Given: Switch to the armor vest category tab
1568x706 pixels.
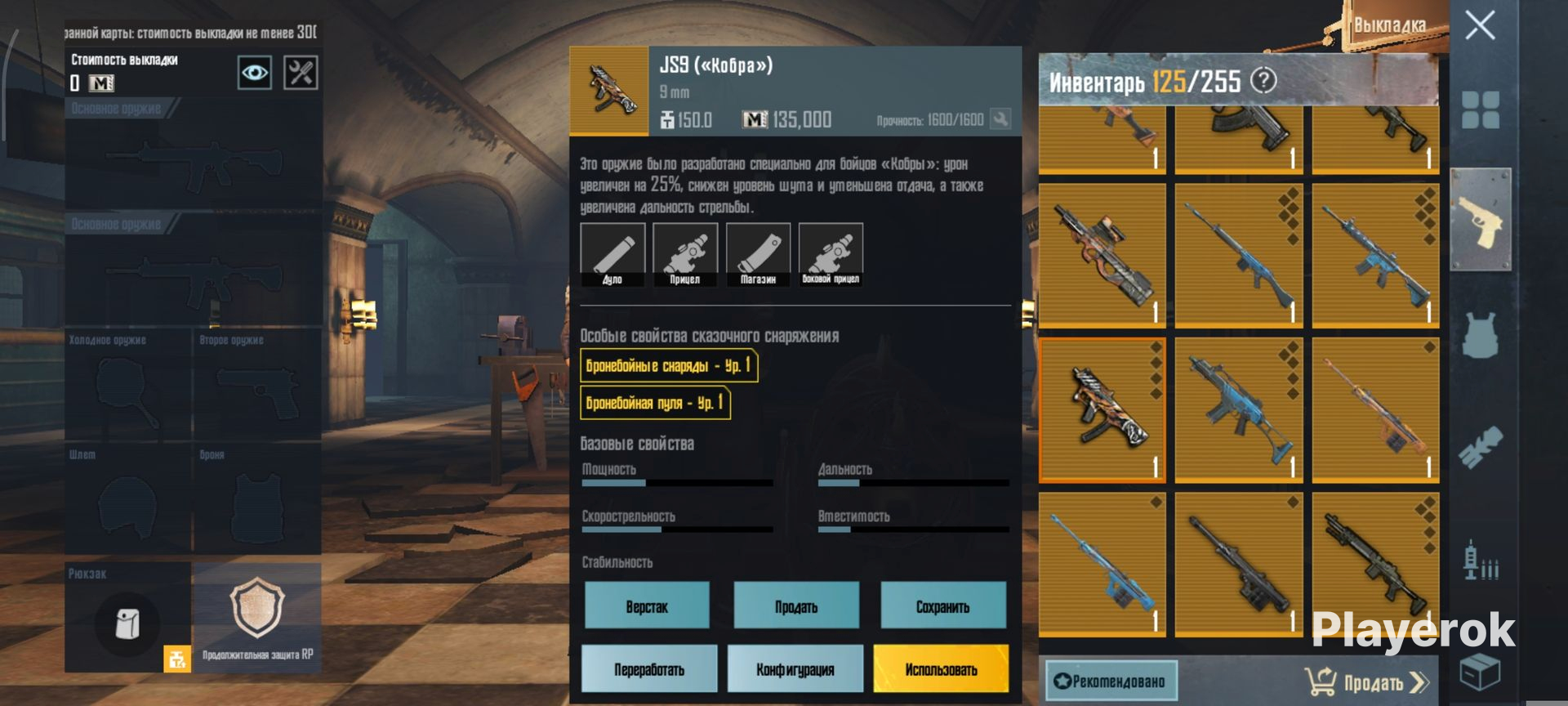Looking at the screenshot, I should (x=1480, y=335).
